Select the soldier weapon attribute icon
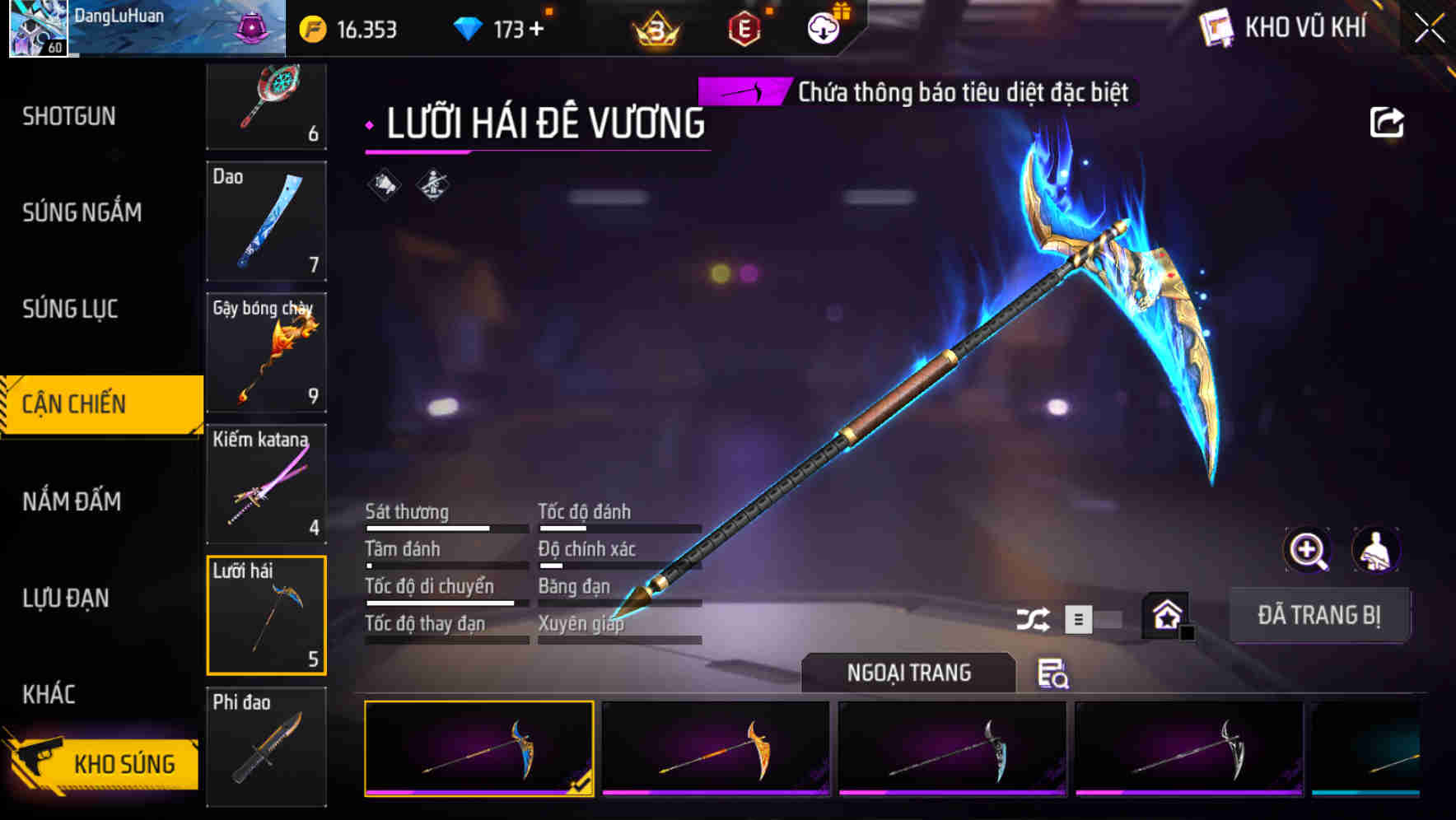 click(x=431, y=185)
